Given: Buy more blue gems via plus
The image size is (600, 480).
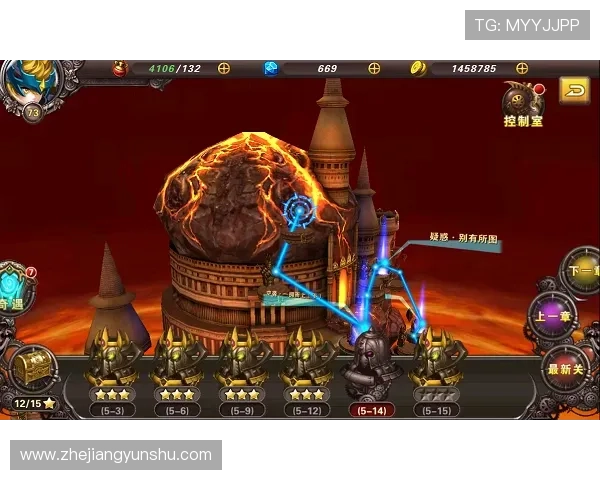Looking at the screenshot, I should click(x=374, y=68).
